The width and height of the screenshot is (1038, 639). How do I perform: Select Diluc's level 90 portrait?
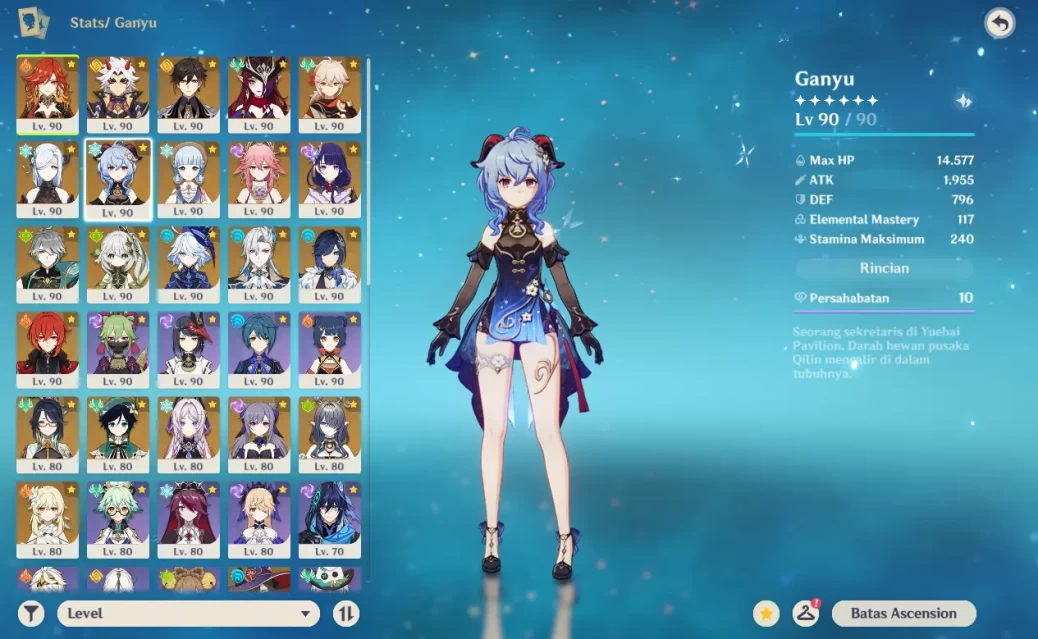(47, 346)
